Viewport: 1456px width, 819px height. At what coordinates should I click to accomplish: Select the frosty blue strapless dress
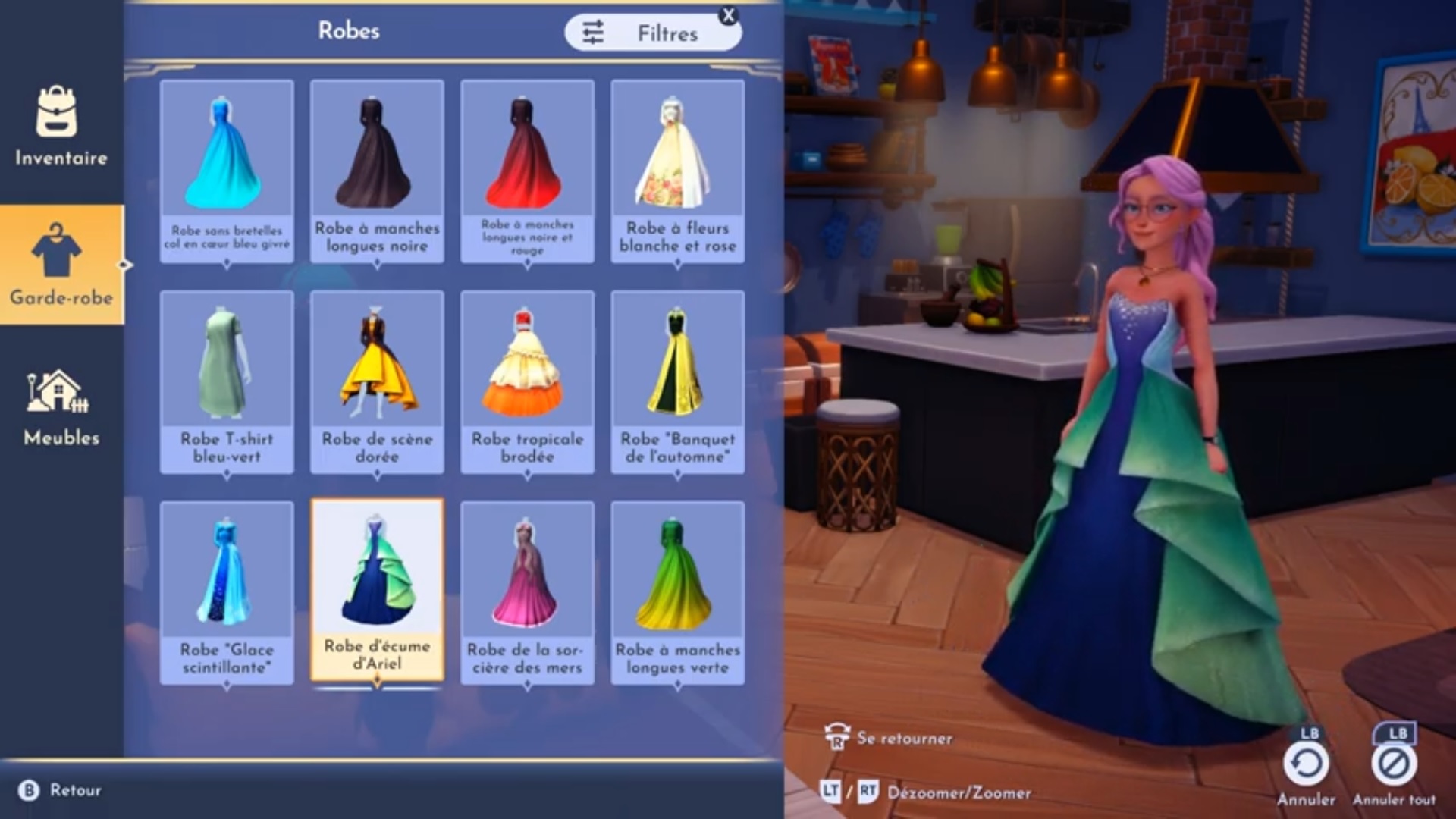pyautogui.click(x=227, y=171)
